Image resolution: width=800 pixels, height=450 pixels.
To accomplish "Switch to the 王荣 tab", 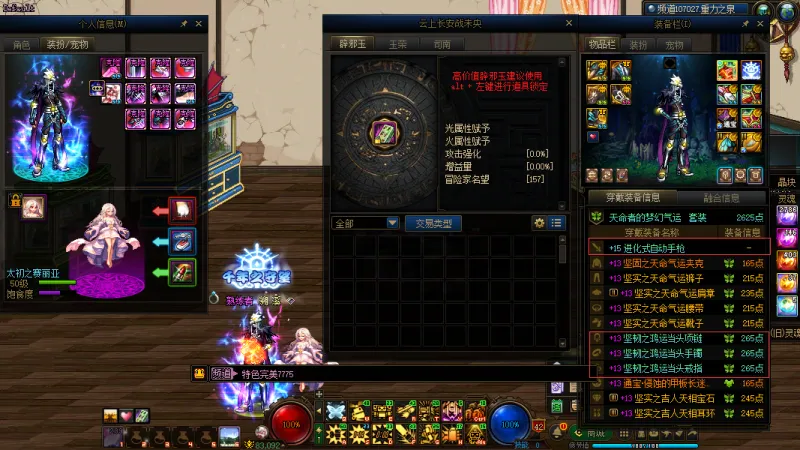I will (397, 45).
